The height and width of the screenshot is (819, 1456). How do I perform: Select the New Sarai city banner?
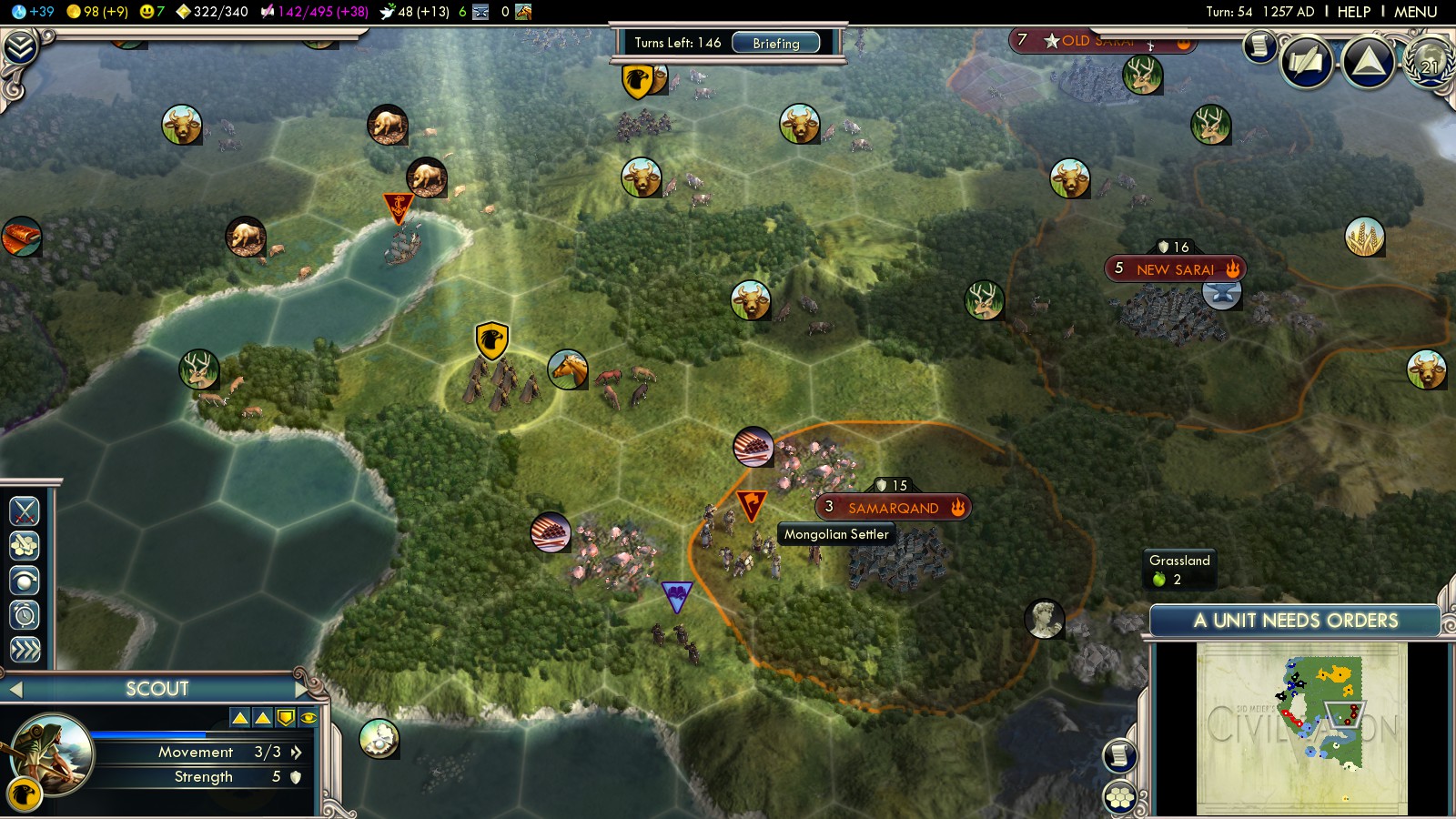pos(1175,269)
